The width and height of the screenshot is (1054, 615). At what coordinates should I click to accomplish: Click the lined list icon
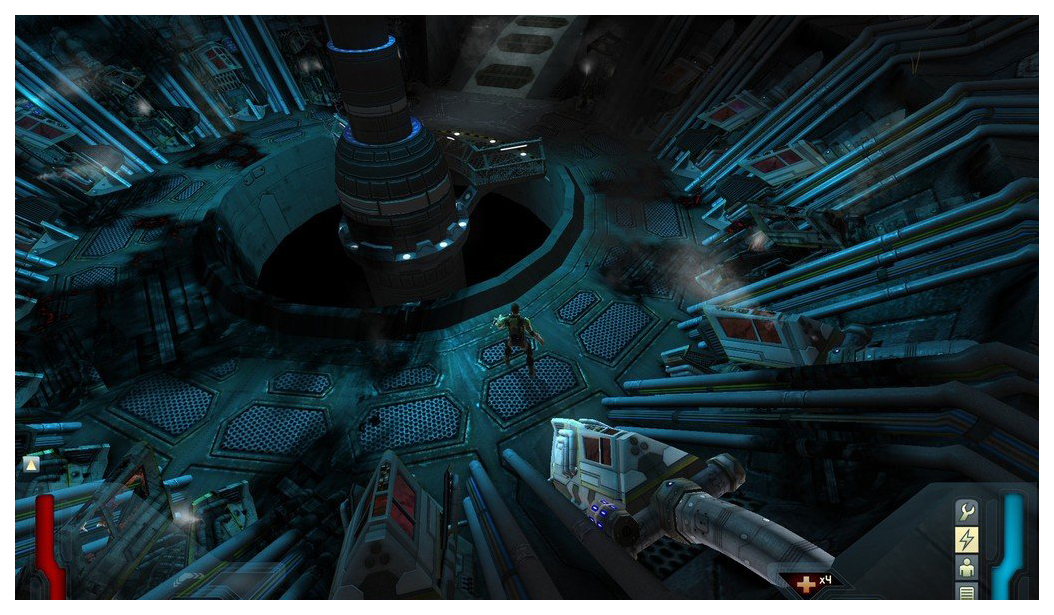966,592
